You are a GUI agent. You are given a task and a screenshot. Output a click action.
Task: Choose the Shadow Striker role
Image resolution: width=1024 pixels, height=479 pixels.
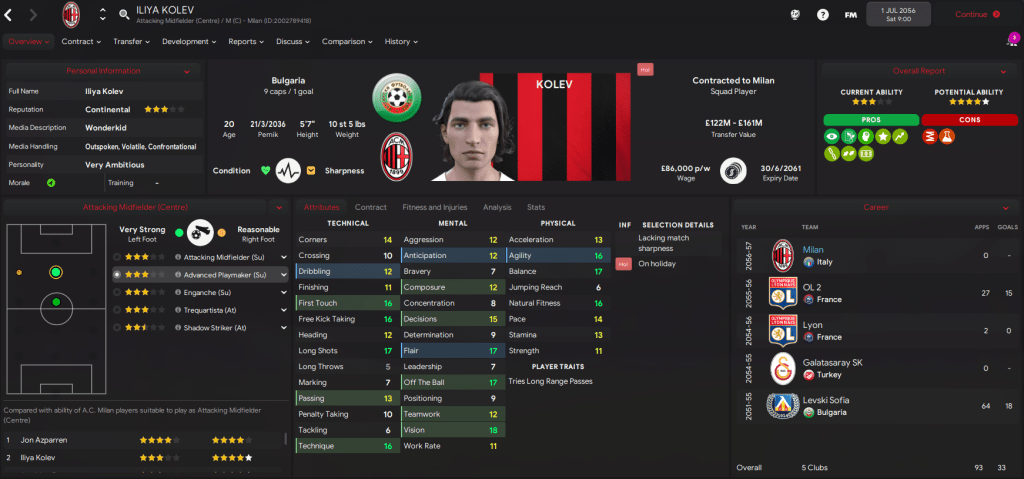coord(212,327)
